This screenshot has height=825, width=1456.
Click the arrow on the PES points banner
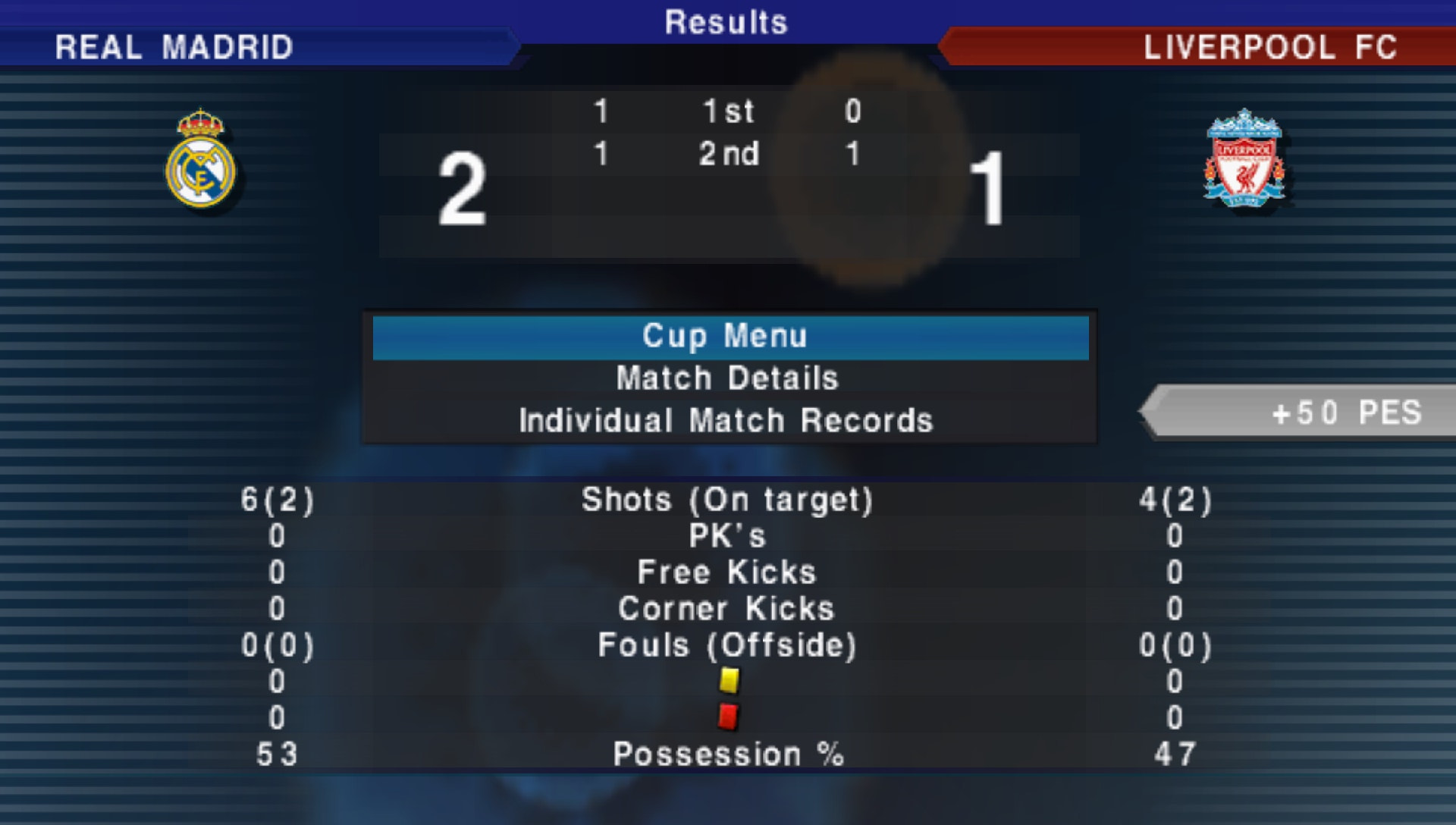click(x=1160, y=414)
